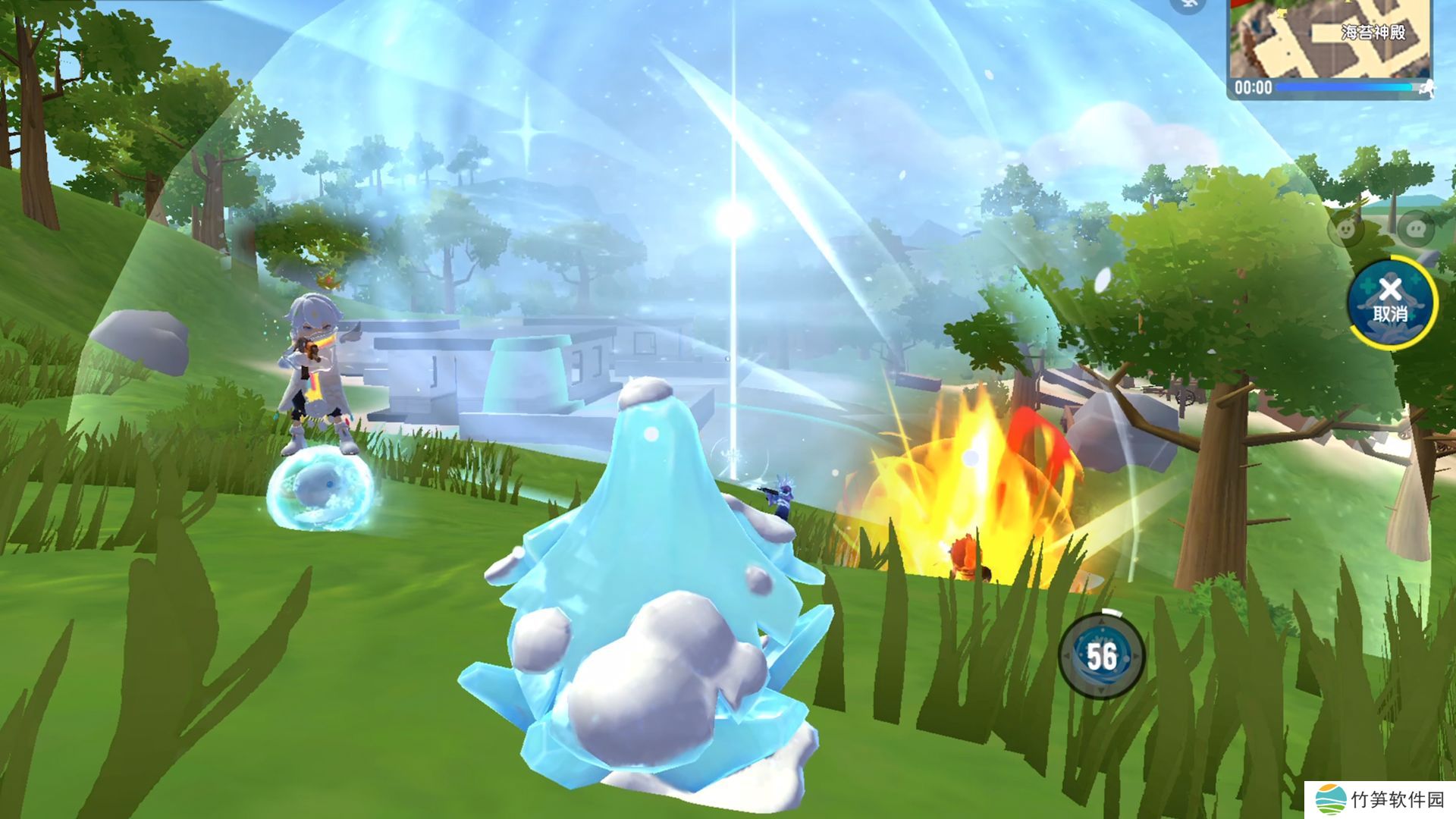Tap the water skill on cooldown 56
This screenshot has width=1456, height=819.
1101,657
